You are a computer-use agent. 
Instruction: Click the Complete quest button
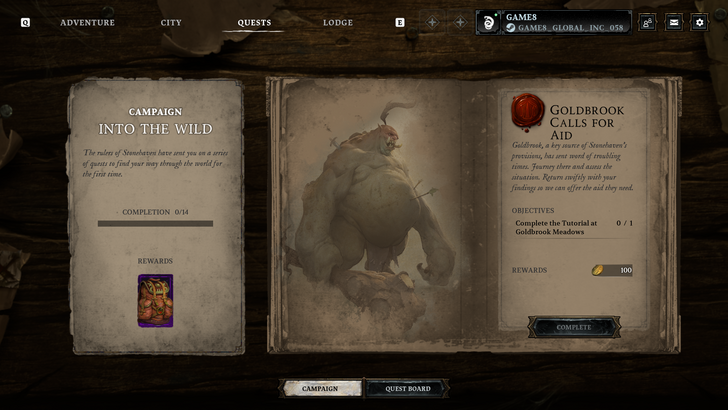pyautogui.click(x=574, y=327)
